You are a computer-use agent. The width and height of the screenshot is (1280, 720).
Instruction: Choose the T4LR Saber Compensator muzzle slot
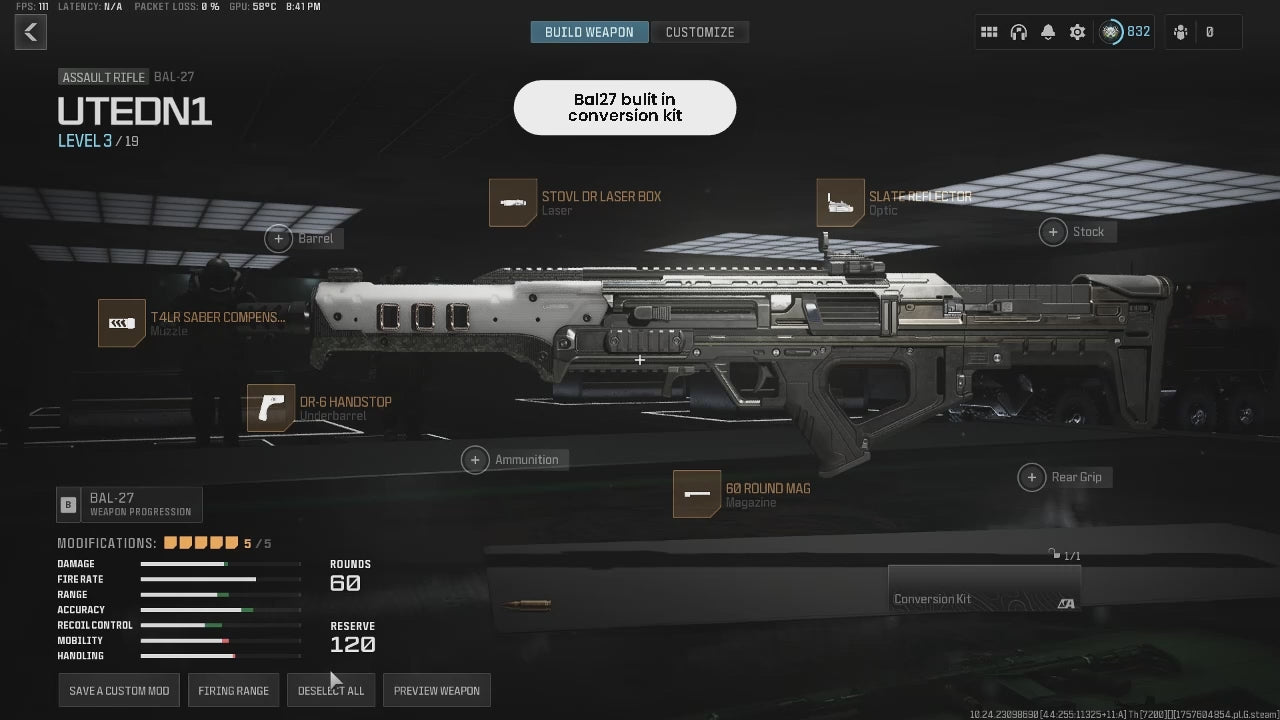point(122,323)
